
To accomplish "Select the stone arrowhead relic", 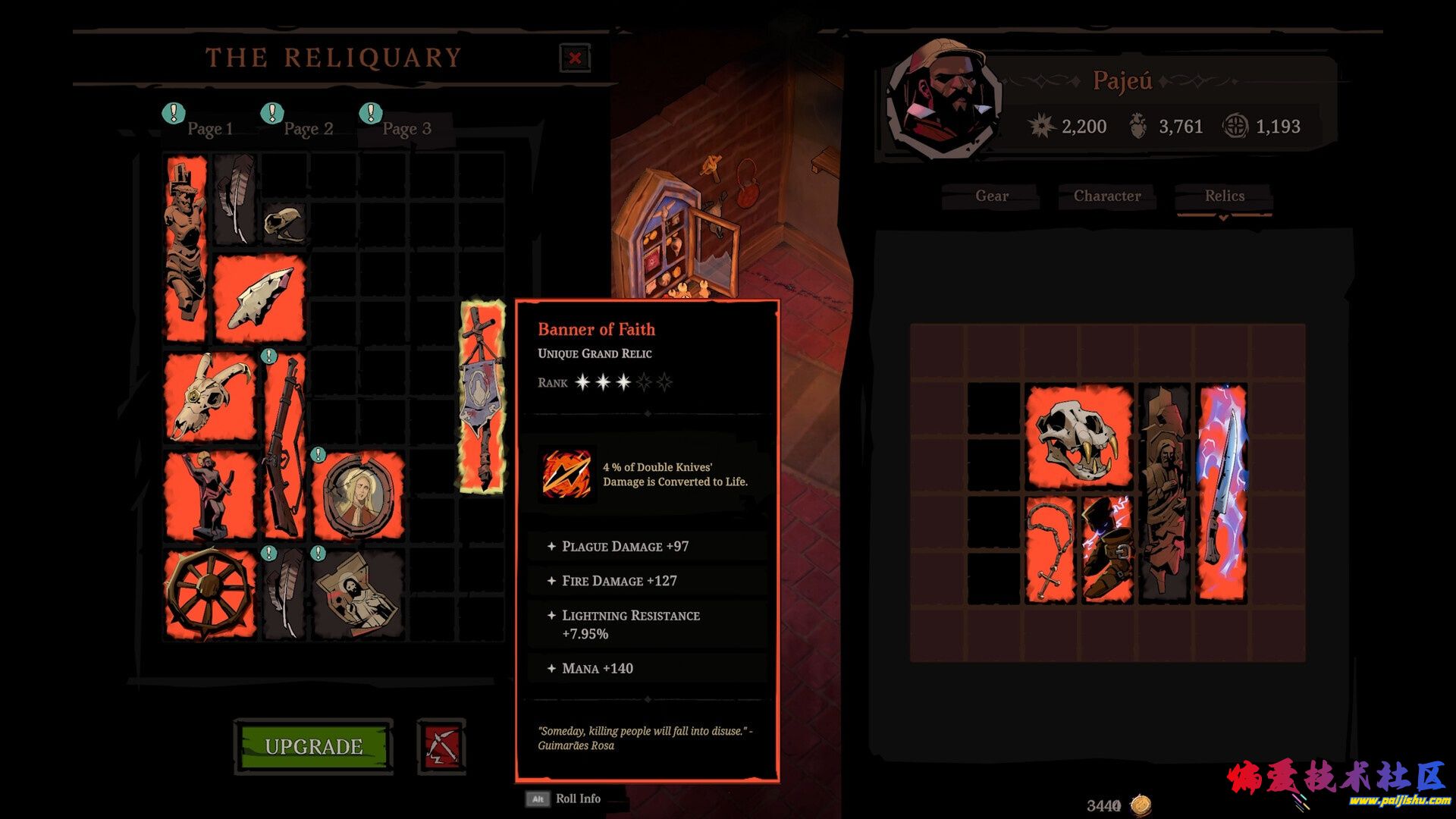I will click(260, 298).
